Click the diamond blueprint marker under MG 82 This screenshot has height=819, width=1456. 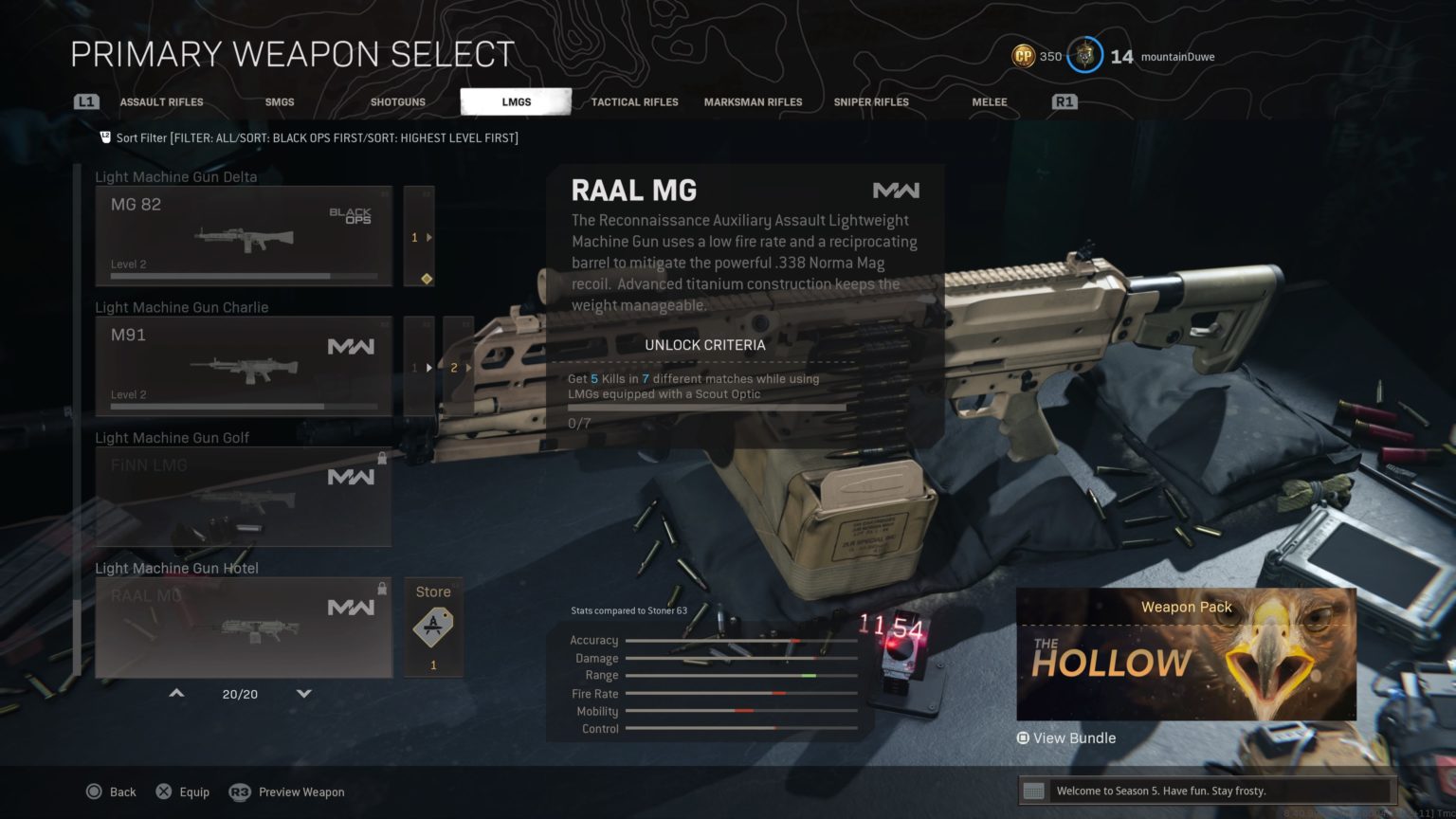tap(426, 278)
